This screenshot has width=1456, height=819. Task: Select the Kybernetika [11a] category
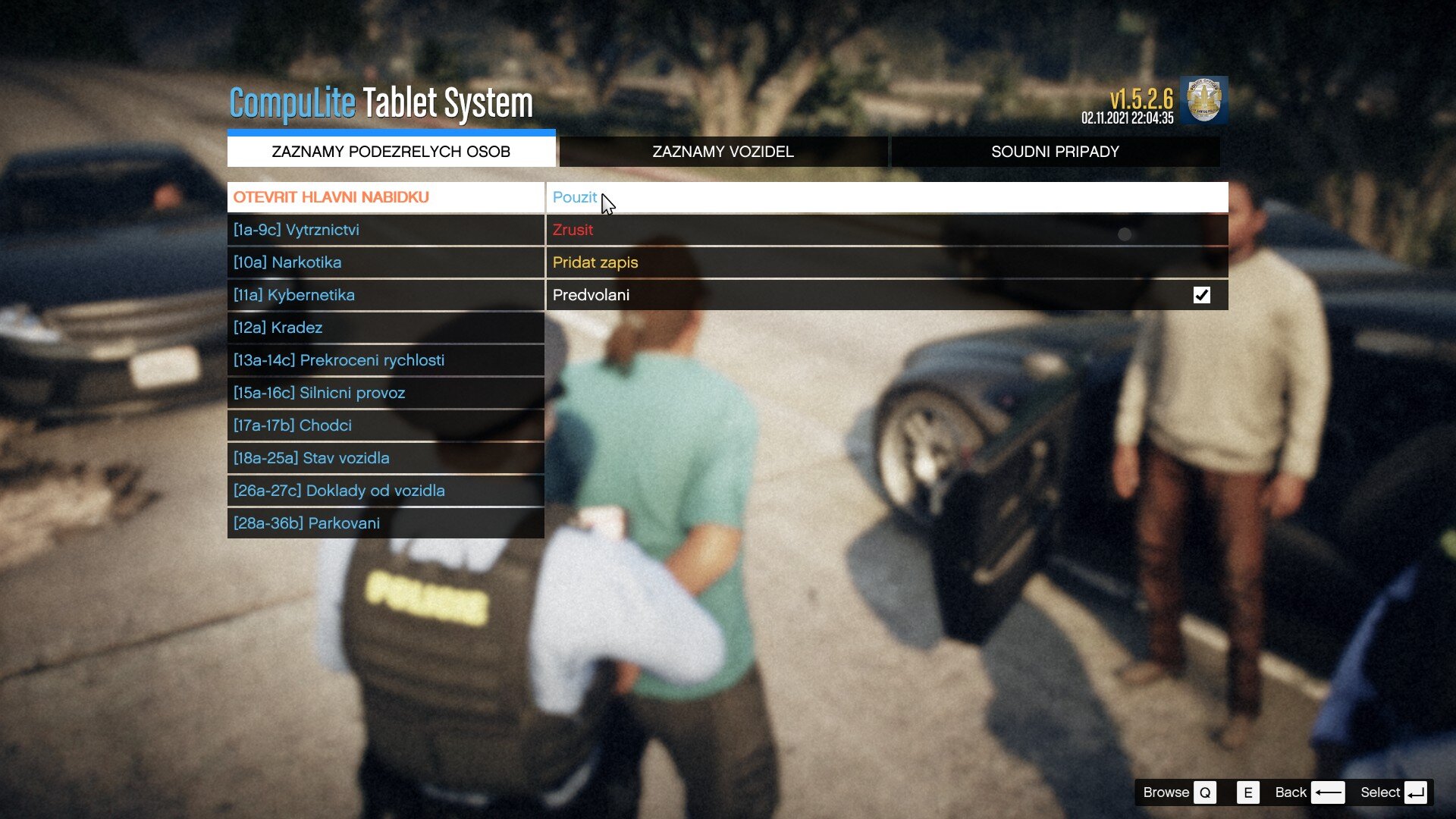(385, 295)
